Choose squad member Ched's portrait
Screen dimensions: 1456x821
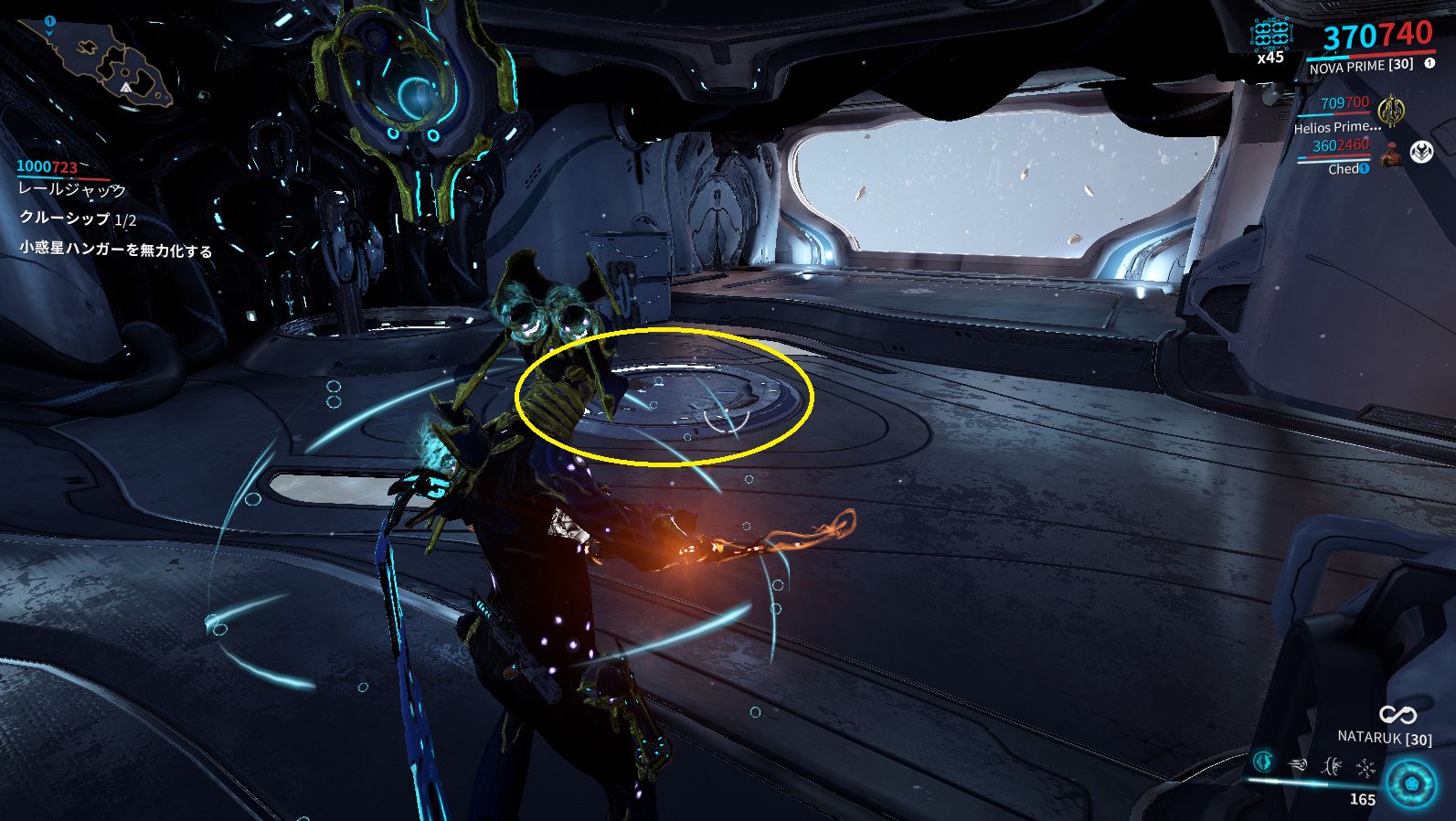click(x=1391, y=155)
